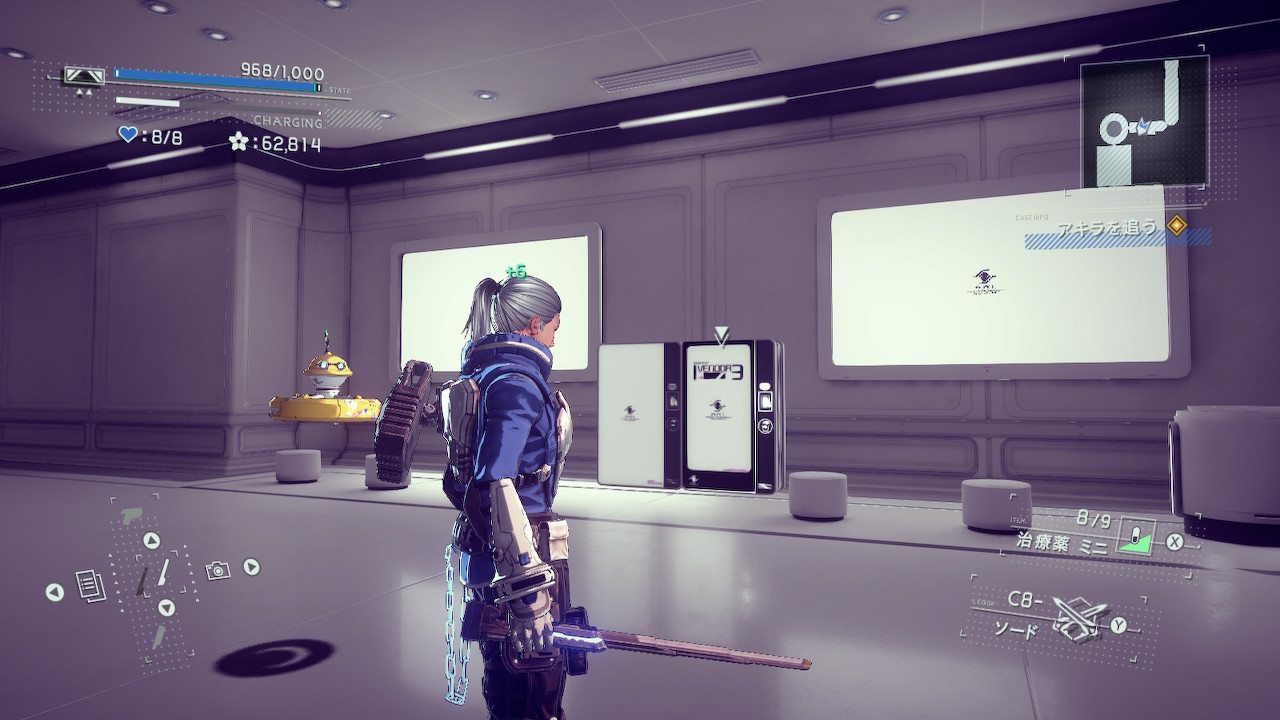Switch to the pistol weapon icon

point(132,517)
